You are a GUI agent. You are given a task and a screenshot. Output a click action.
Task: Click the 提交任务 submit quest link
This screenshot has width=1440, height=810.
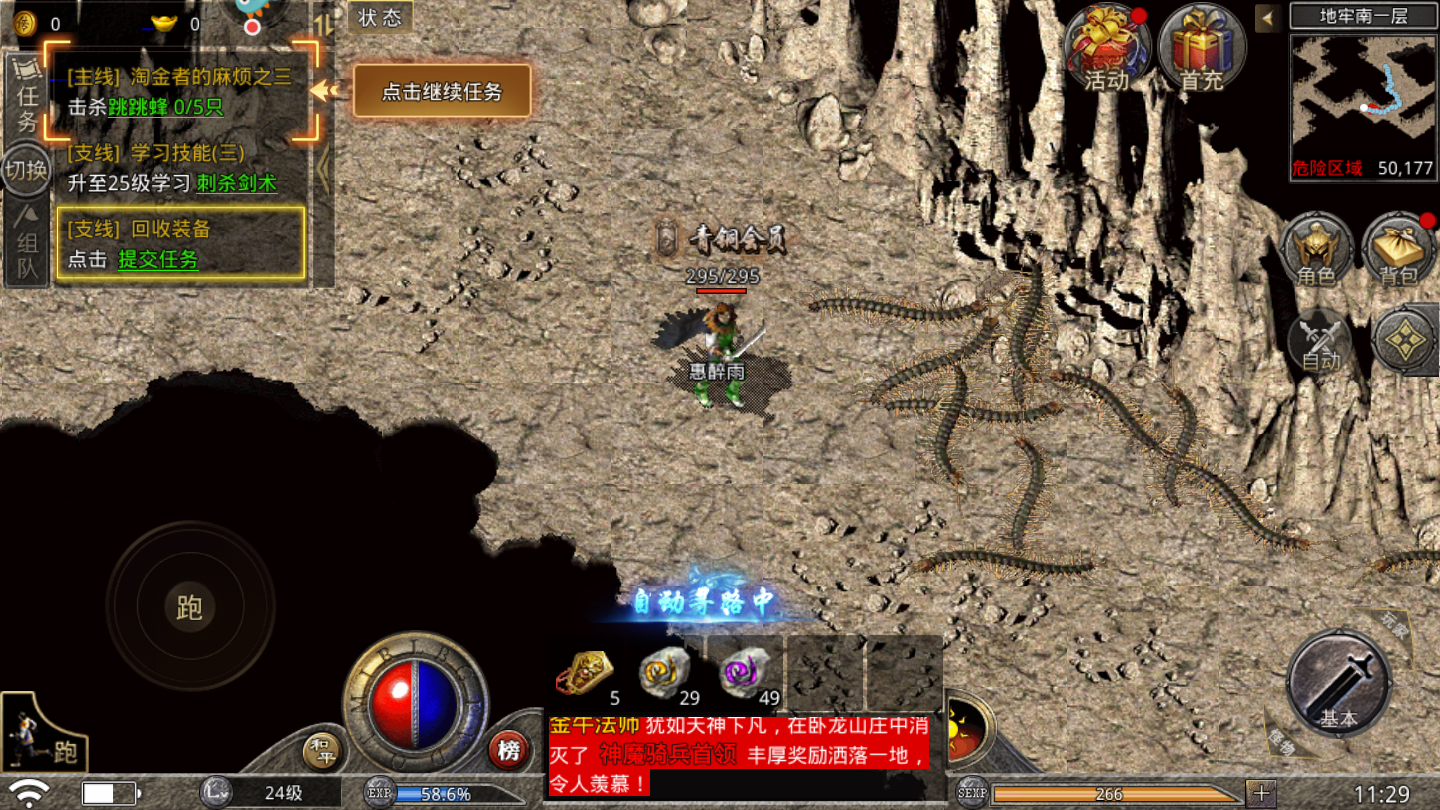point(158,259)
